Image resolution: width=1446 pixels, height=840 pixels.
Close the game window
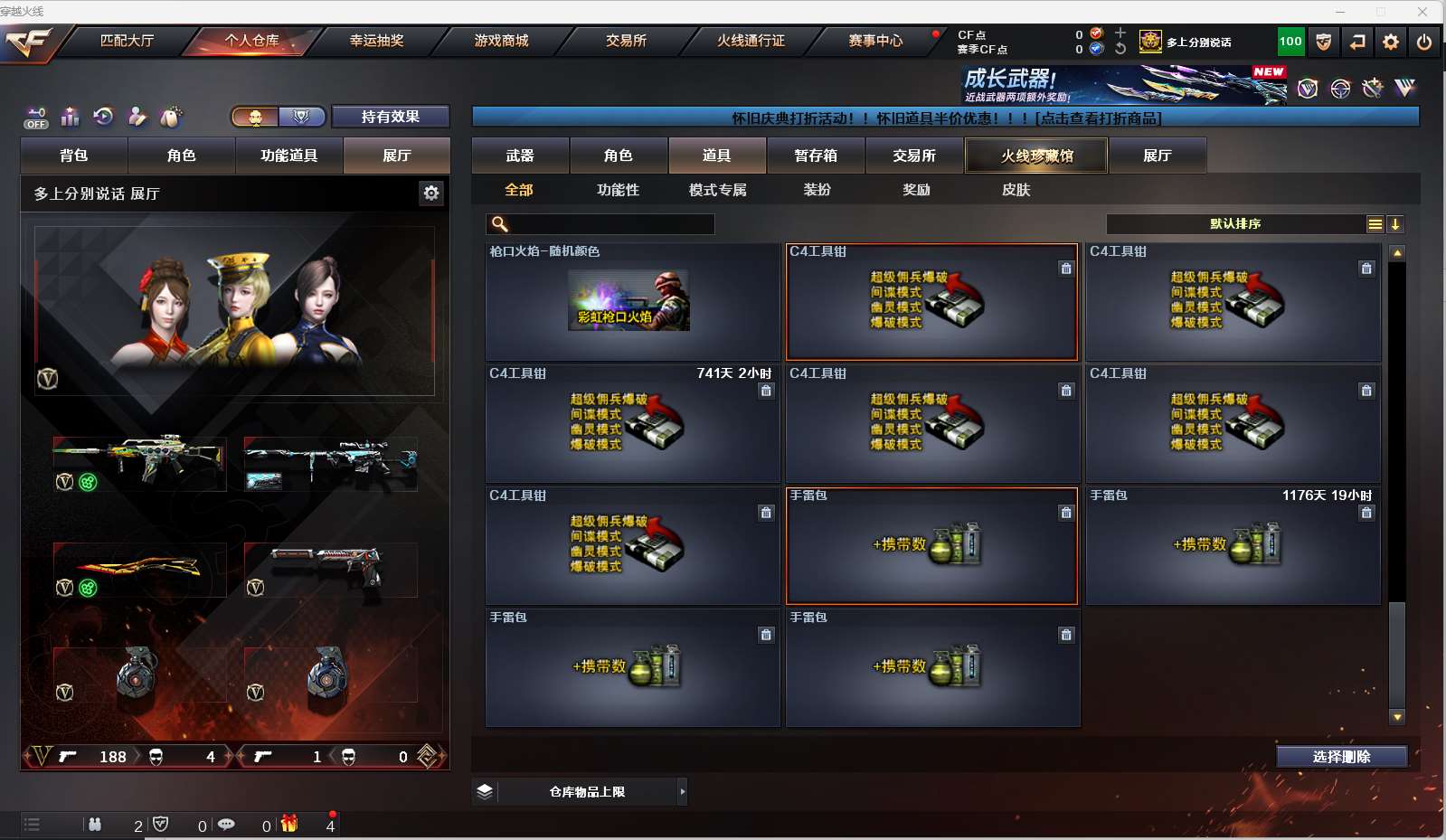1422,12
